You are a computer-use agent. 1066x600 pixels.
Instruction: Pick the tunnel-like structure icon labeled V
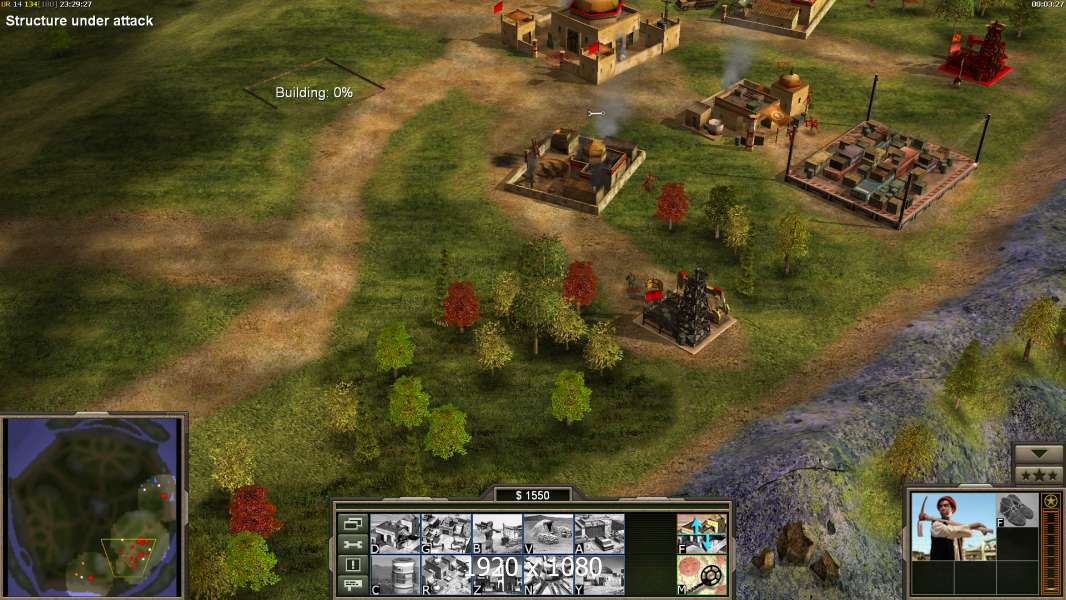coord(548,533)
